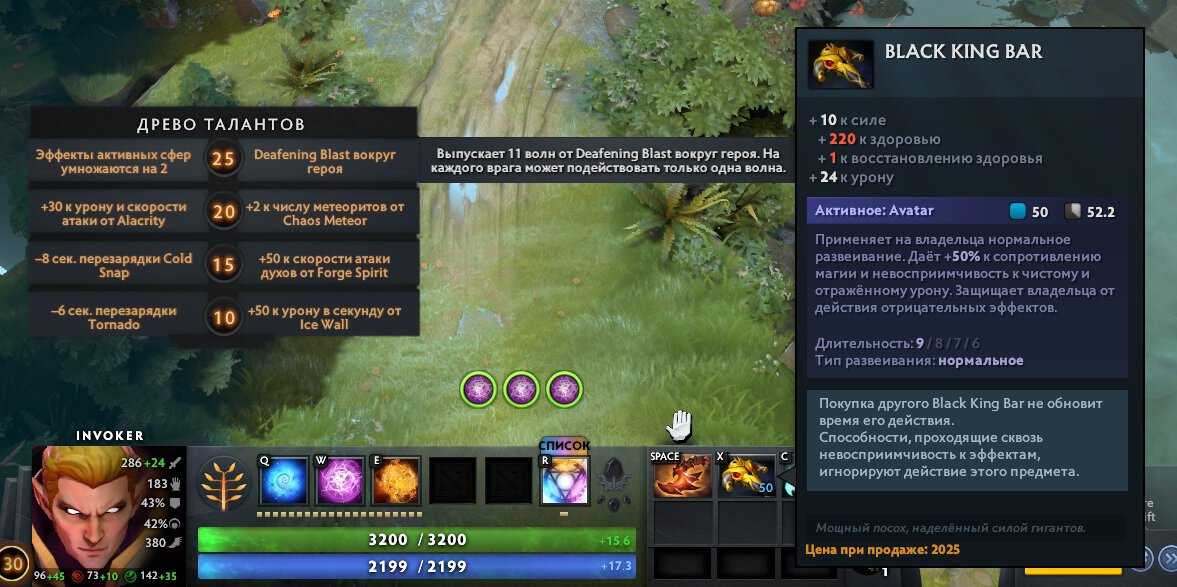Viewport: 1177px width, 587px height.
Task: Activate the Exort orb ability
Action: pyautogui.click(x=396, y=481)
